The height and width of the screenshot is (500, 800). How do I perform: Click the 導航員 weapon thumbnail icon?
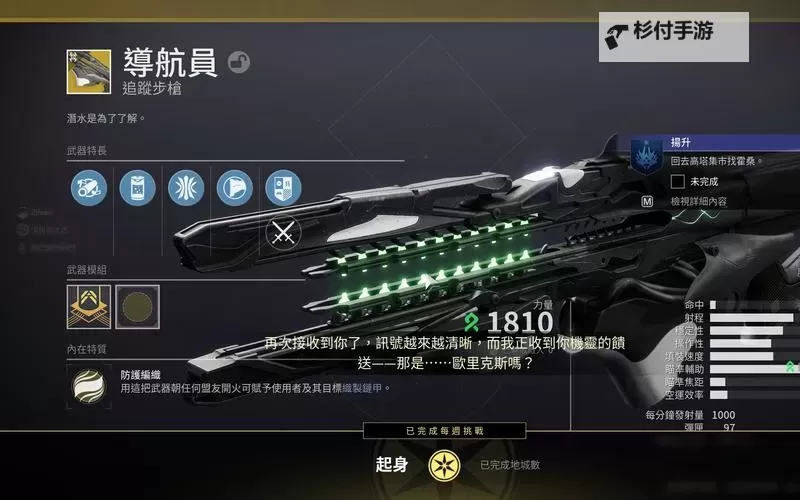(89, 71)
